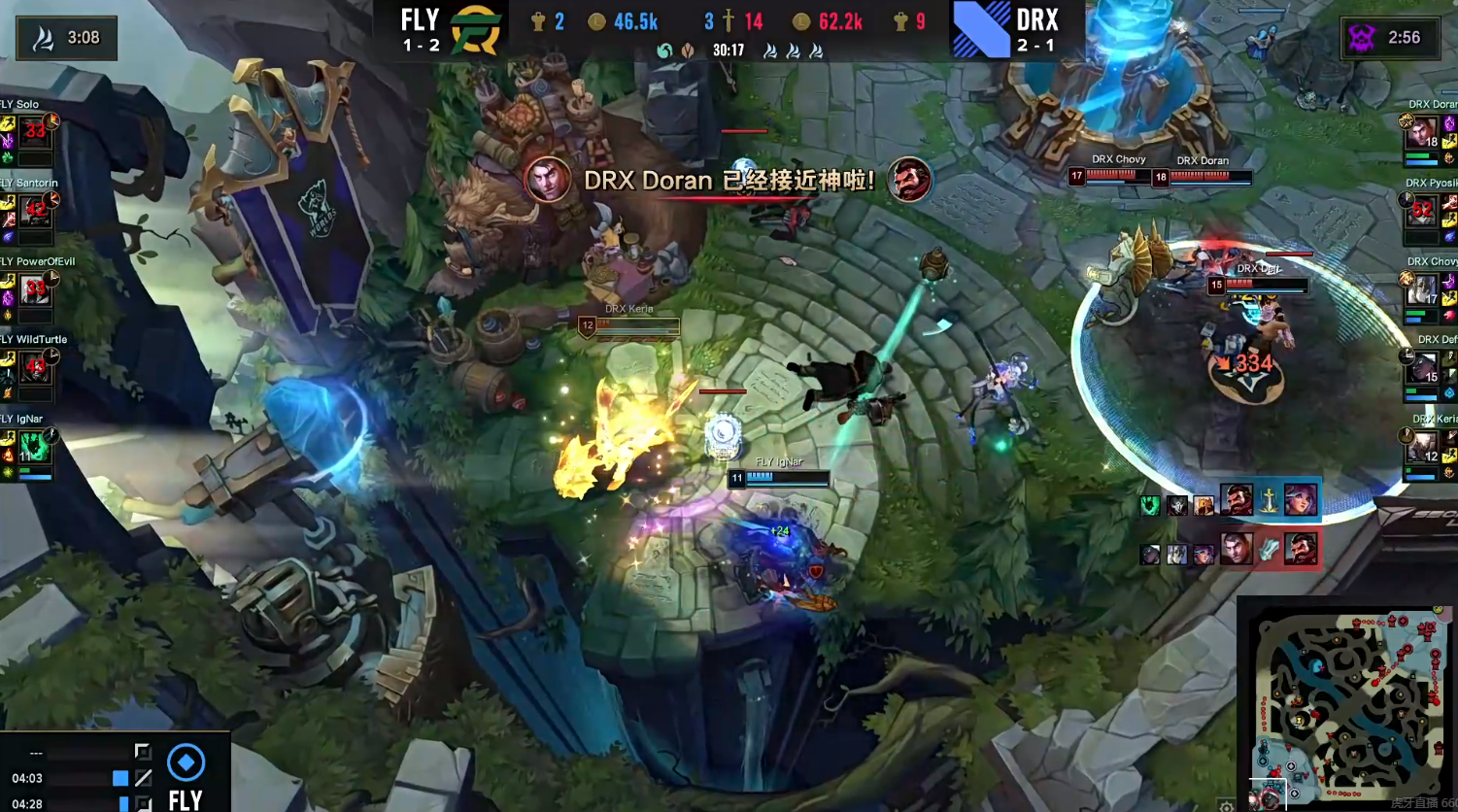Select DRX Keria's player portrait
Image resolution: width=1458 pixels, height=812 pixels.
point(1423,448)
